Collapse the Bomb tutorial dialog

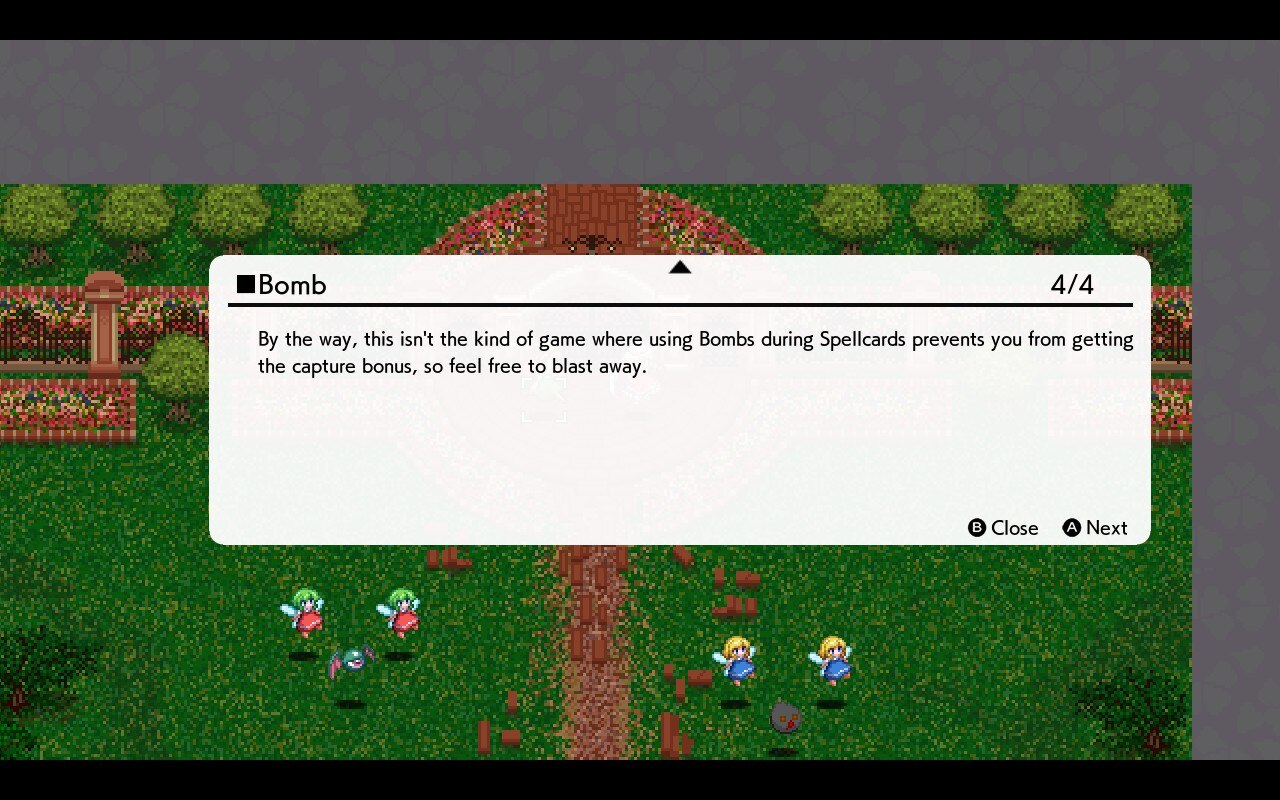coord(976,528)
